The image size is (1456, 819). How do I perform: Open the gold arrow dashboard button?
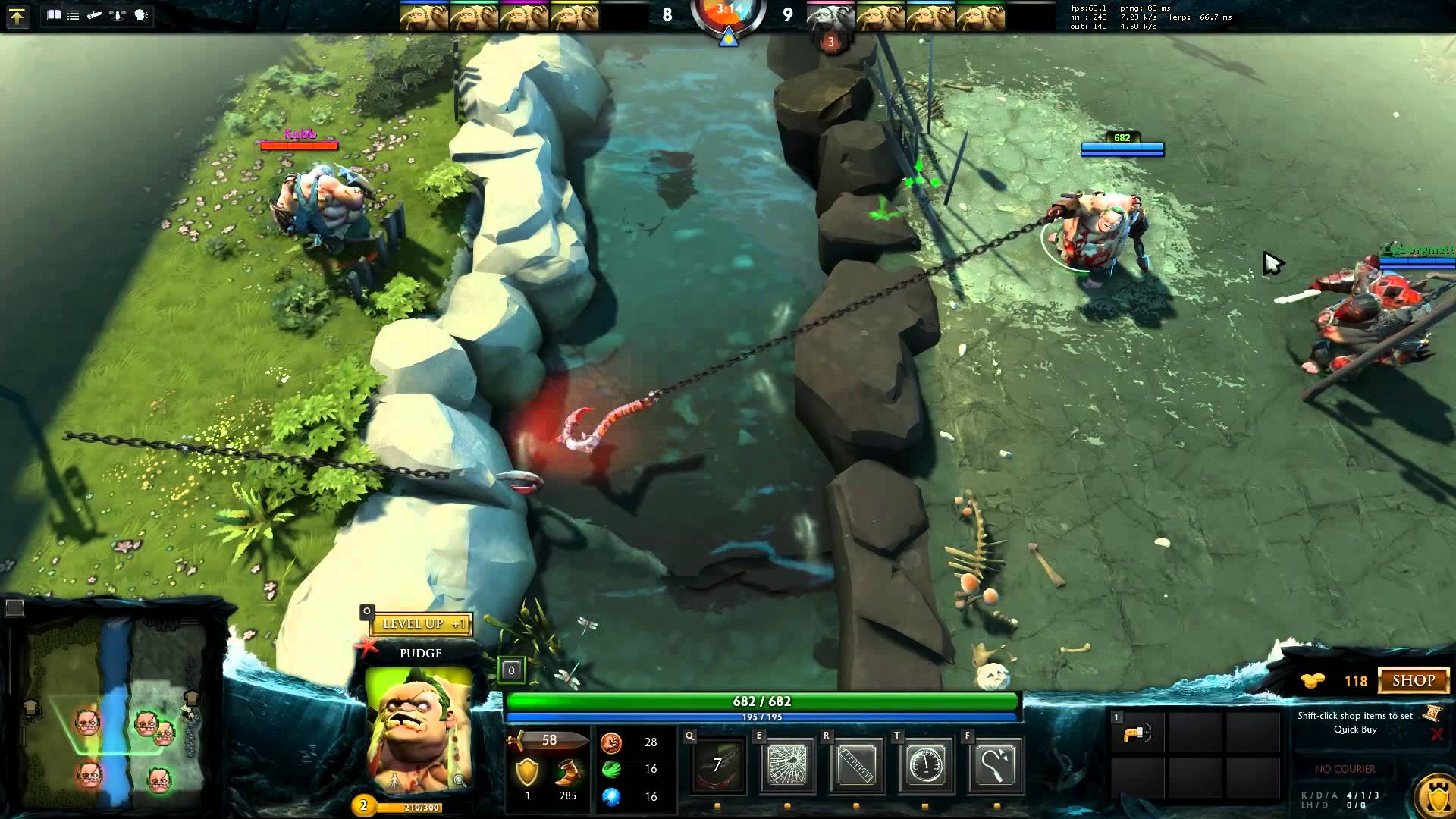(x=17, y=16)
